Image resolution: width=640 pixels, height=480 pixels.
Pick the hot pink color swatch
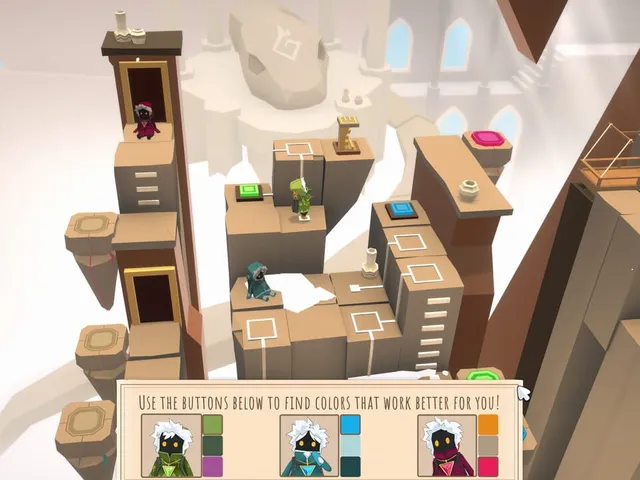pyautogui.click(x=488, y=466)
